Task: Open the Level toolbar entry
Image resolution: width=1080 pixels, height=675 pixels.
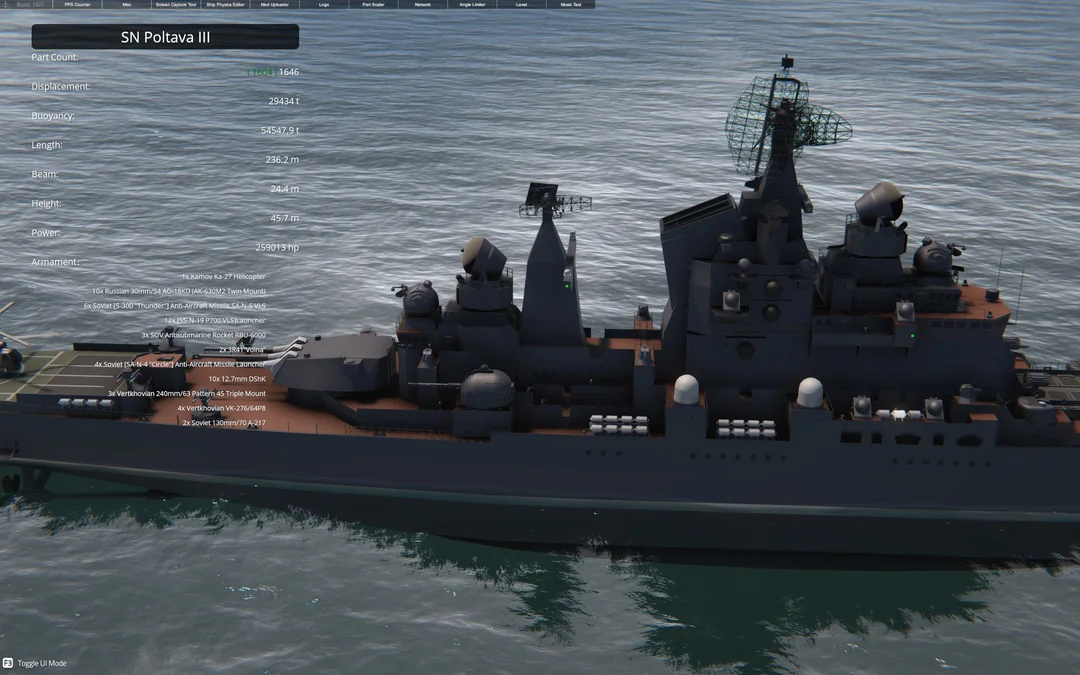Action: tap(521, 5)
